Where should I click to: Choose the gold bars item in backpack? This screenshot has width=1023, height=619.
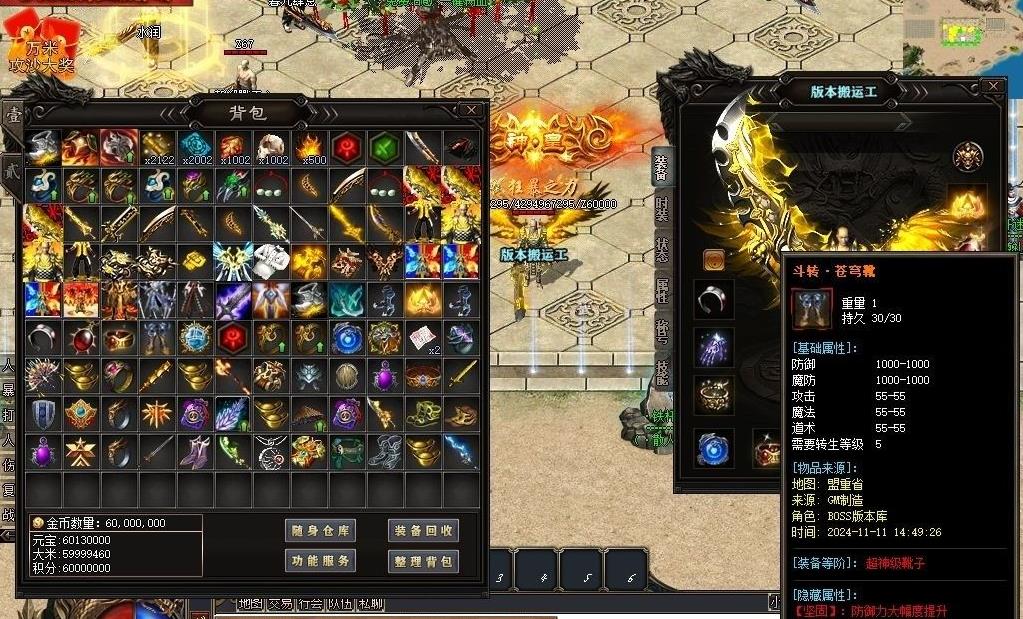195,261
